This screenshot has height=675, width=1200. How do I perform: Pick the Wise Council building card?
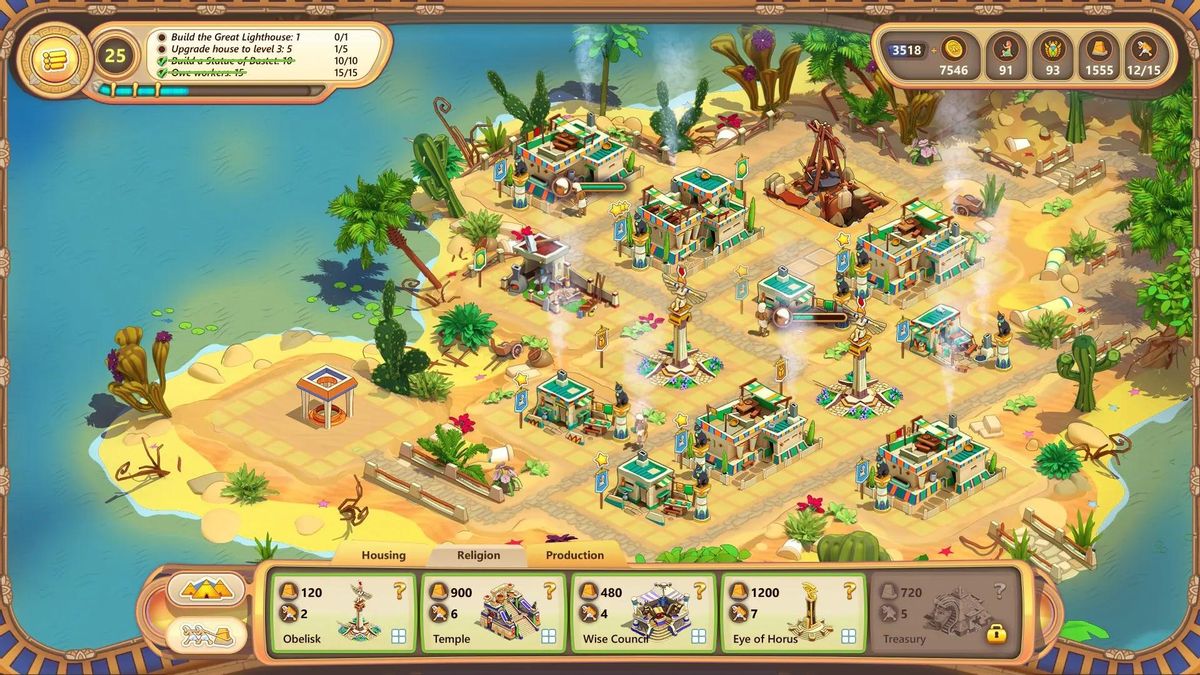[643, 612]
